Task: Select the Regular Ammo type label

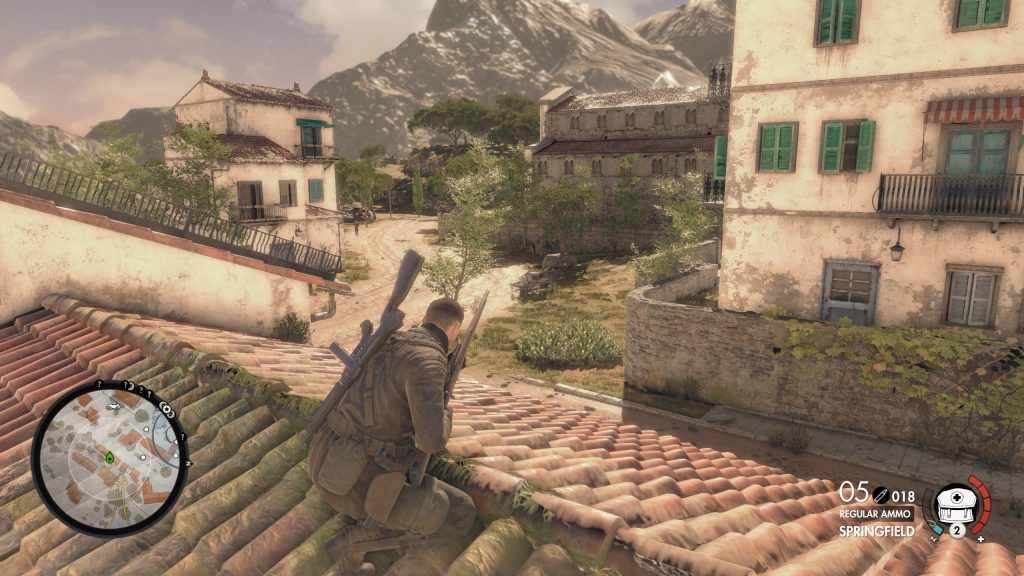Action: (x=876, y=512)
